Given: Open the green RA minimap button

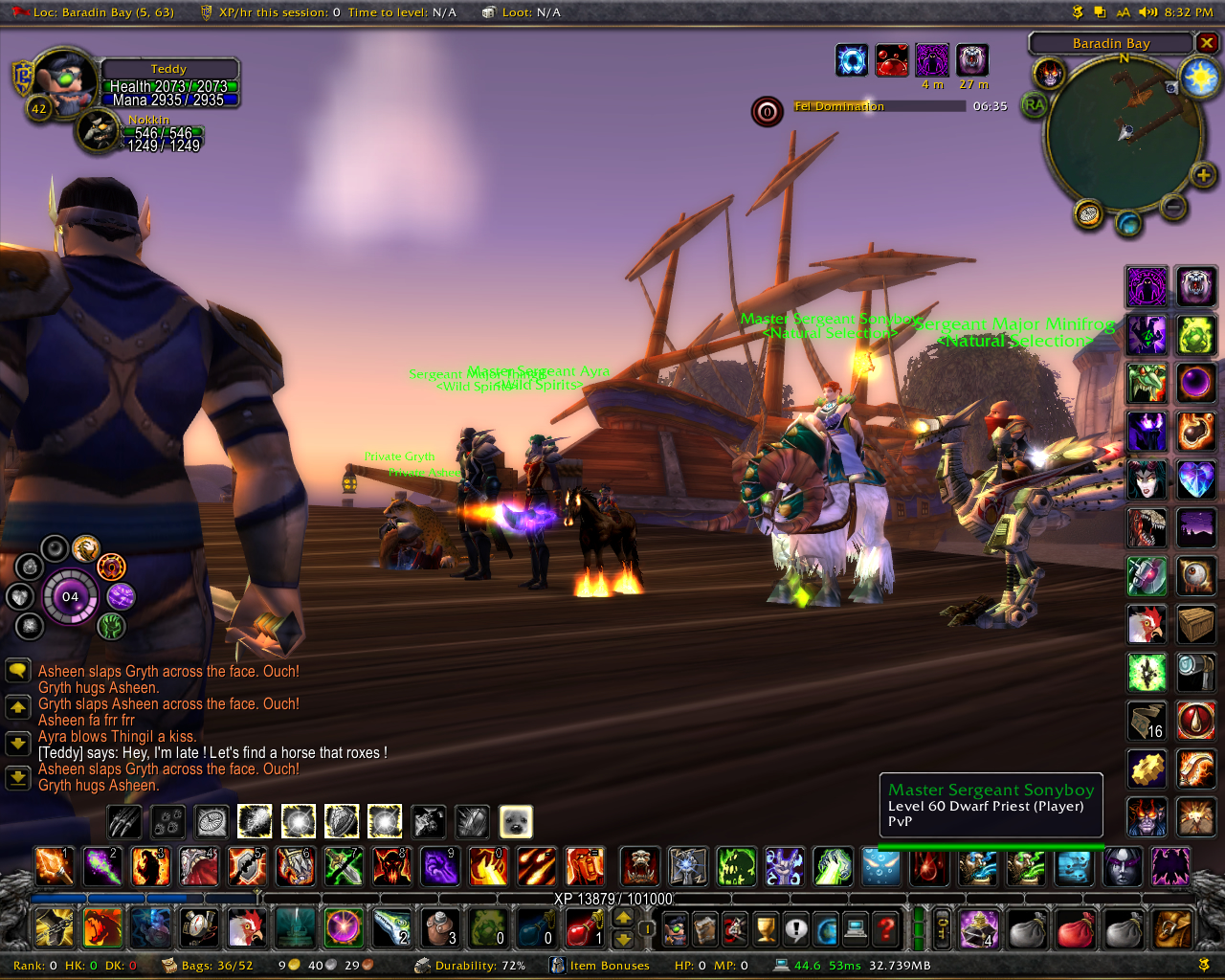Looking at the screenshot, I should [1035, 104].
